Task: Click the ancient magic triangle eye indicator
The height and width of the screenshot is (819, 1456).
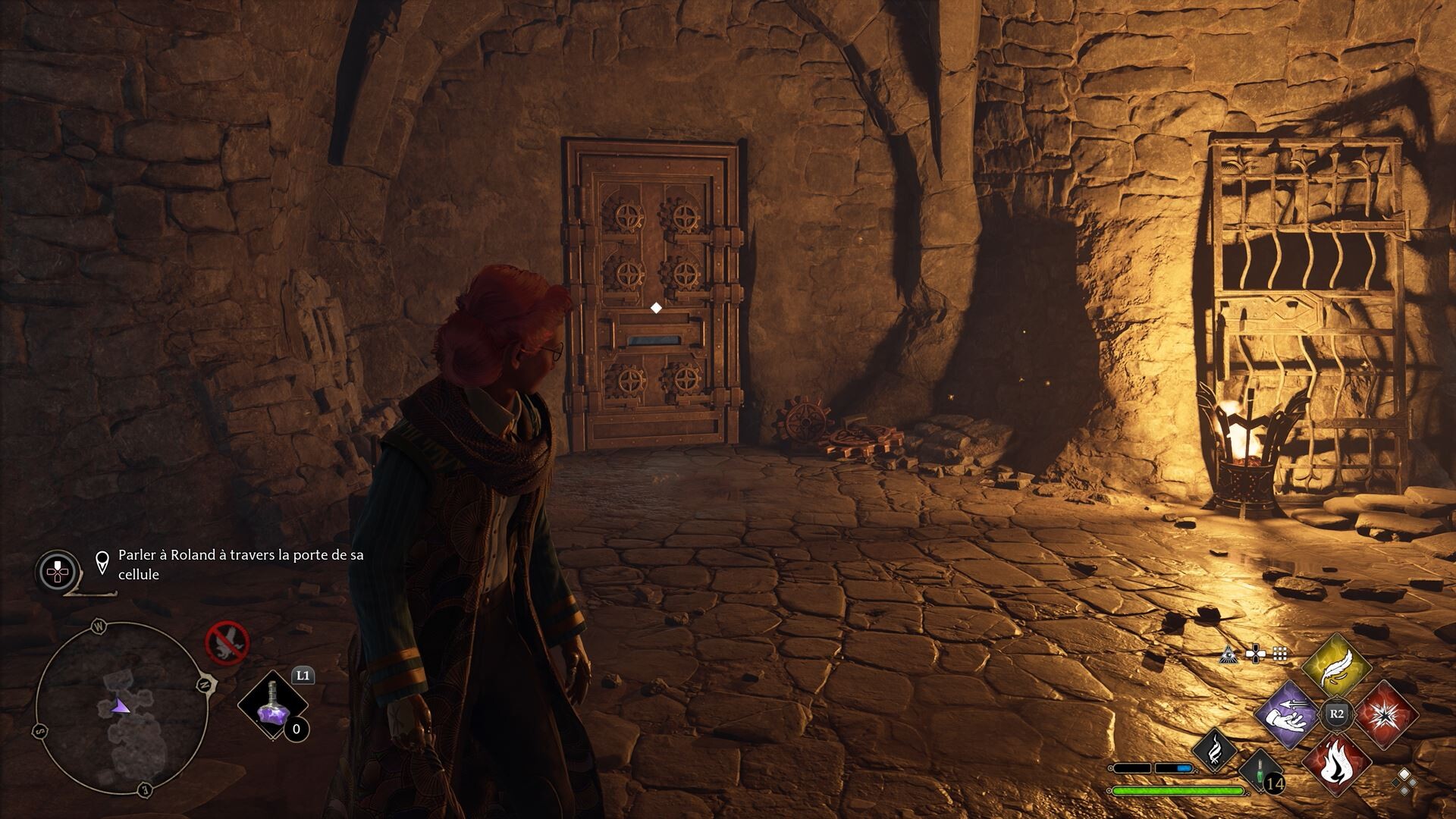Action: [1228, 655]
